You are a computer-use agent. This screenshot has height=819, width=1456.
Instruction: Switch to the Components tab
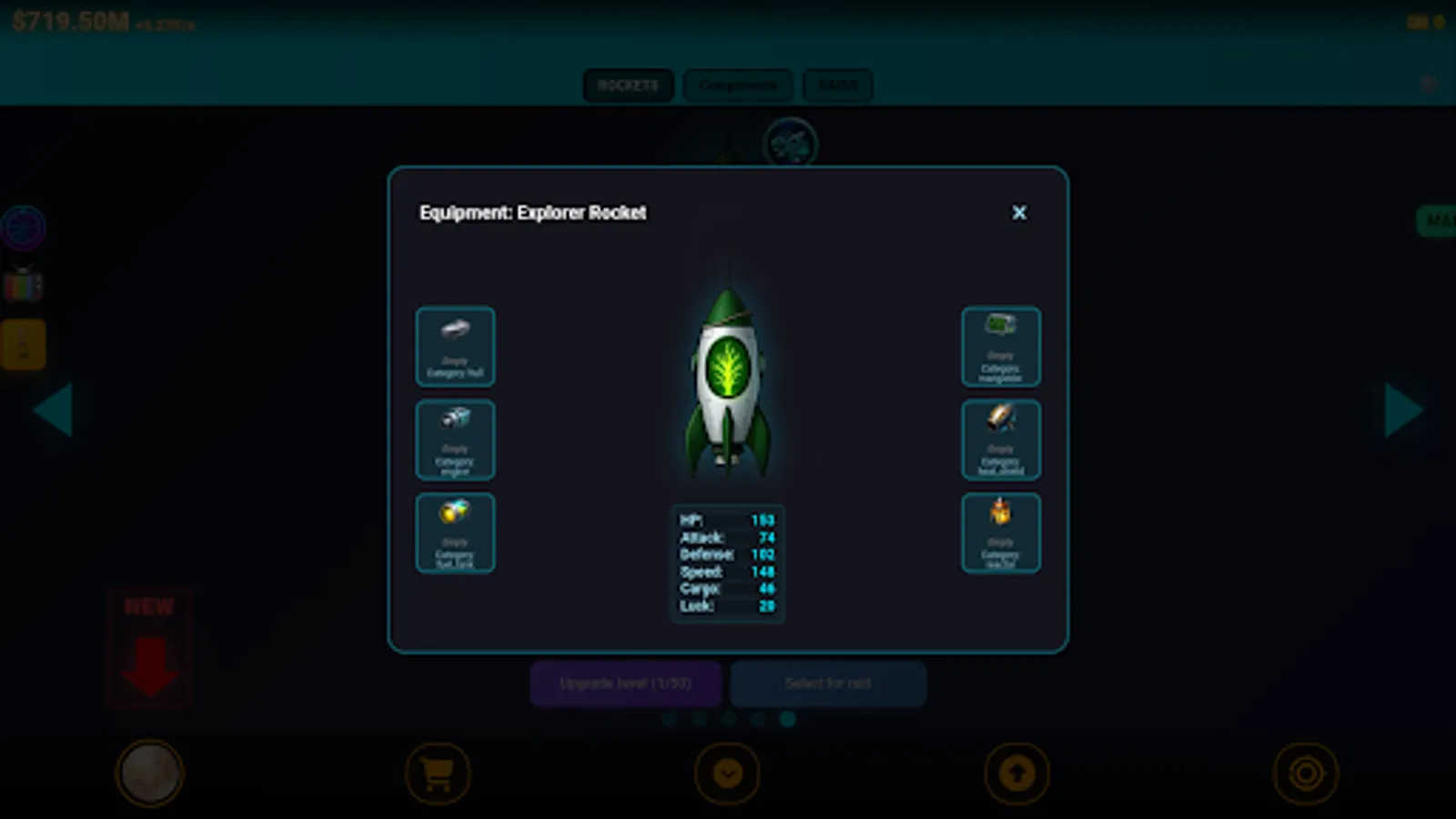click(x=737, y=85)
